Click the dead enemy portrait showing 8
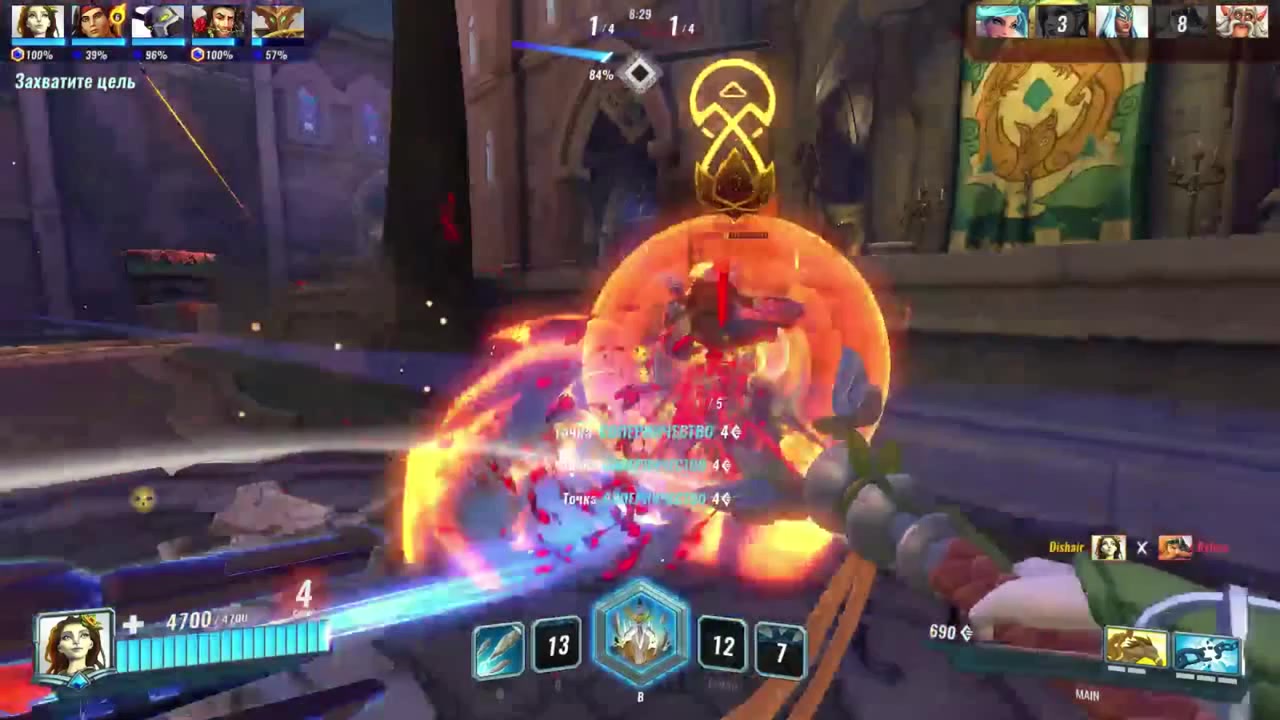The width and height of the screenshot is (1280, 720). (1181, 22)
